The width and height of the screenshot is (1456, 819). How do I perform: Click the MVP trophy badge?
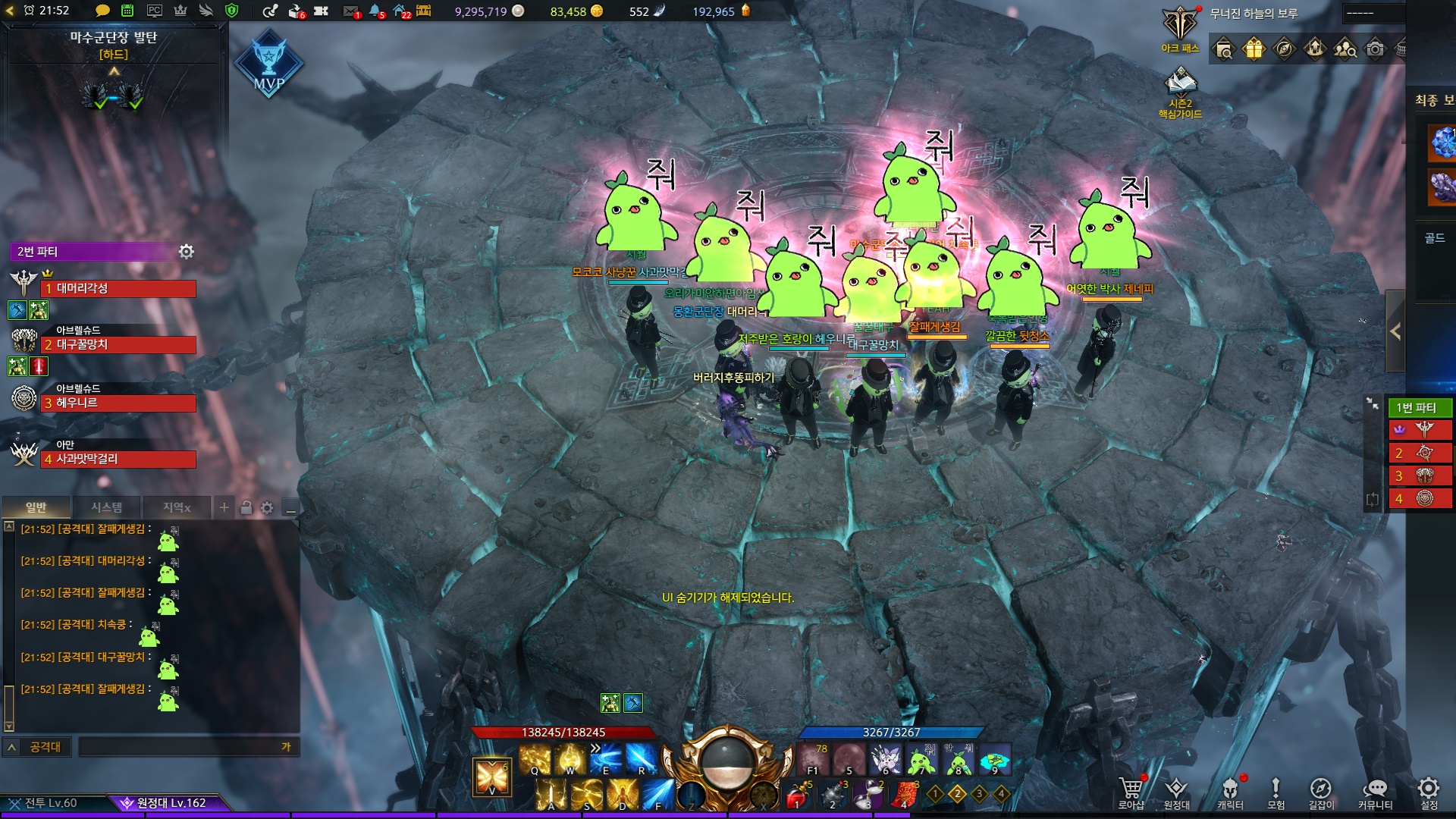(268, 64)
